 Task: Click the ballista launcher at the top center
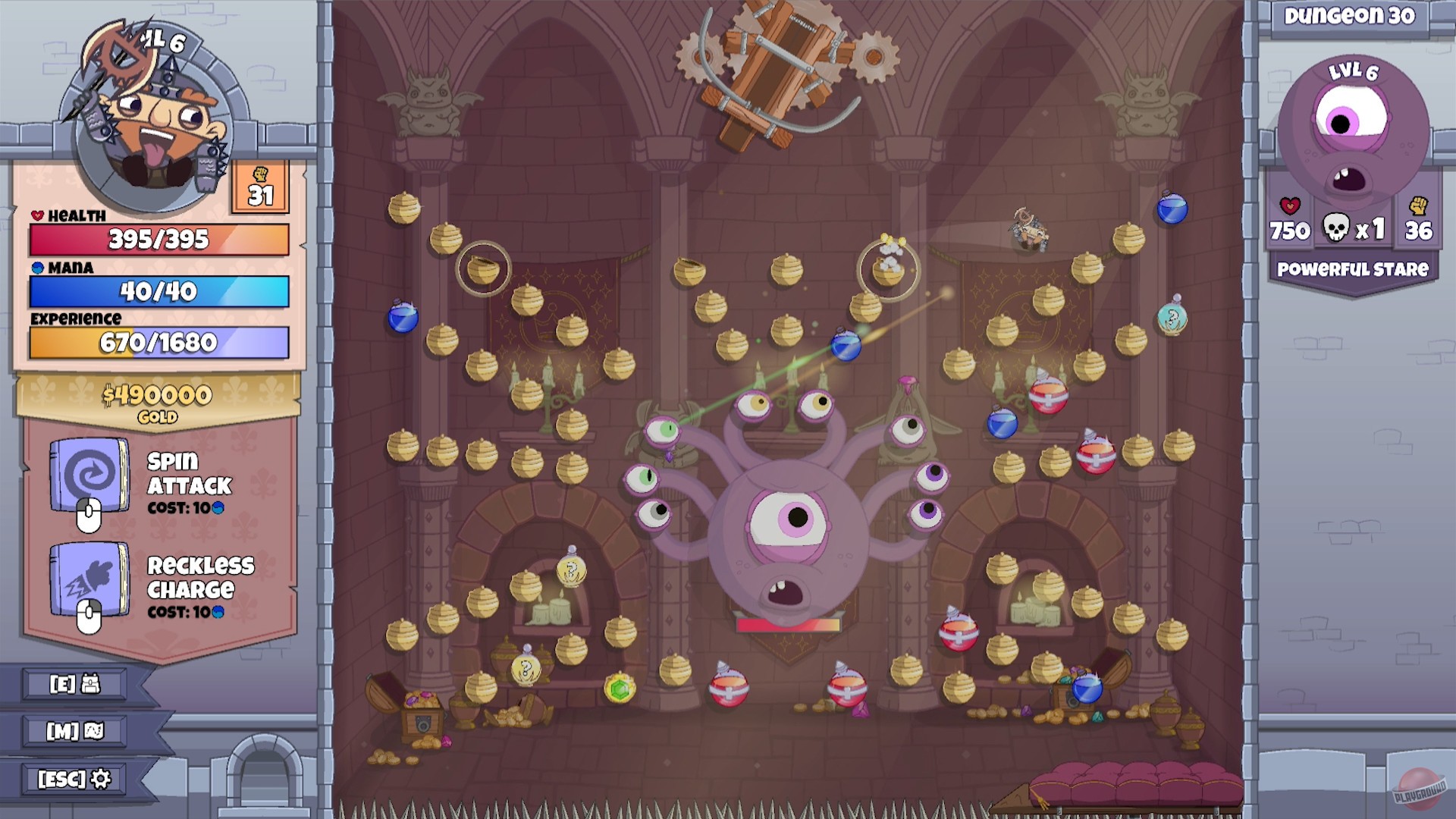(x=779, y=68)
